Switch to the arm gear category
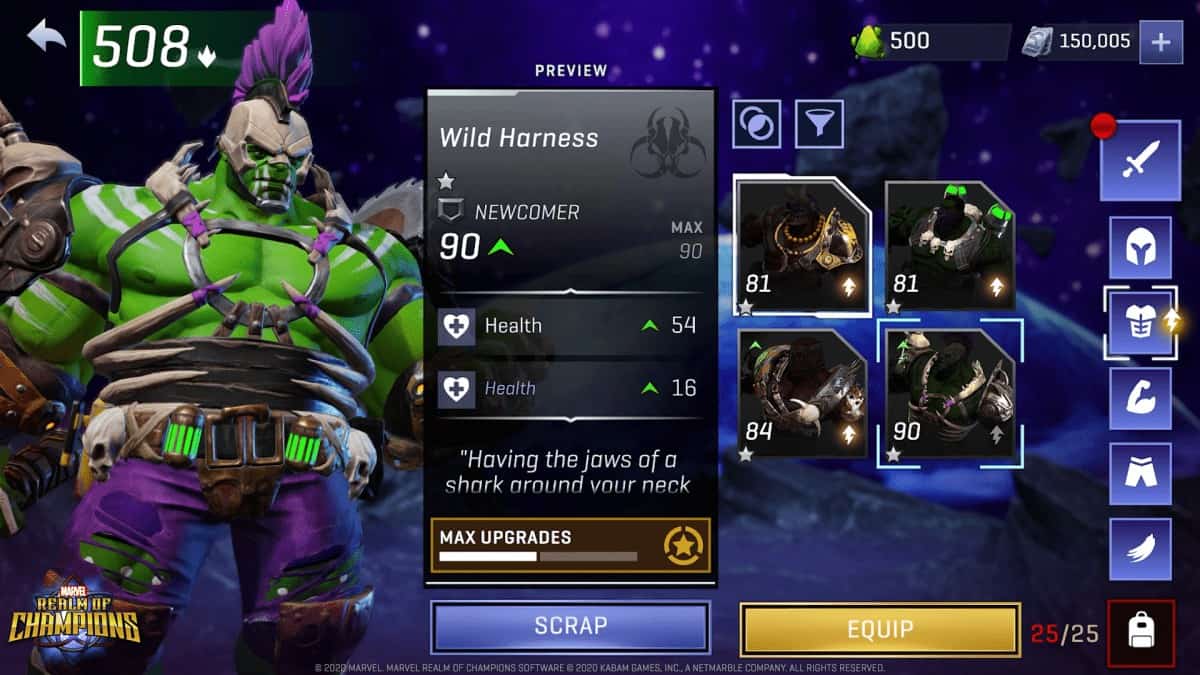The width and height of the screenshot is (1200, 675). tap(1140, 398)
